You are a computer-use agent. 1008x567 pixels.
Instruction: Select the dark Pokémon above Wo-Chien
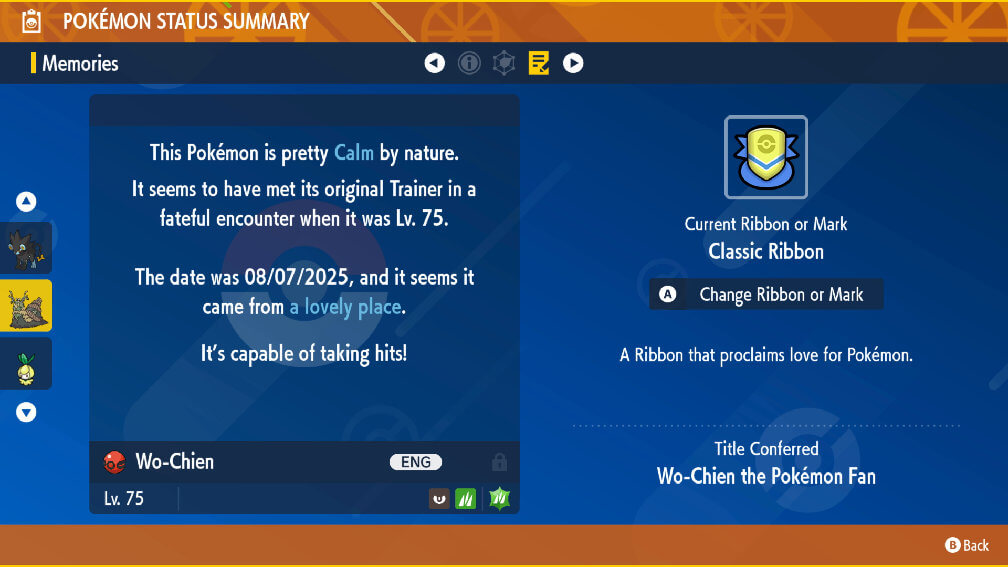click(26, 247)
